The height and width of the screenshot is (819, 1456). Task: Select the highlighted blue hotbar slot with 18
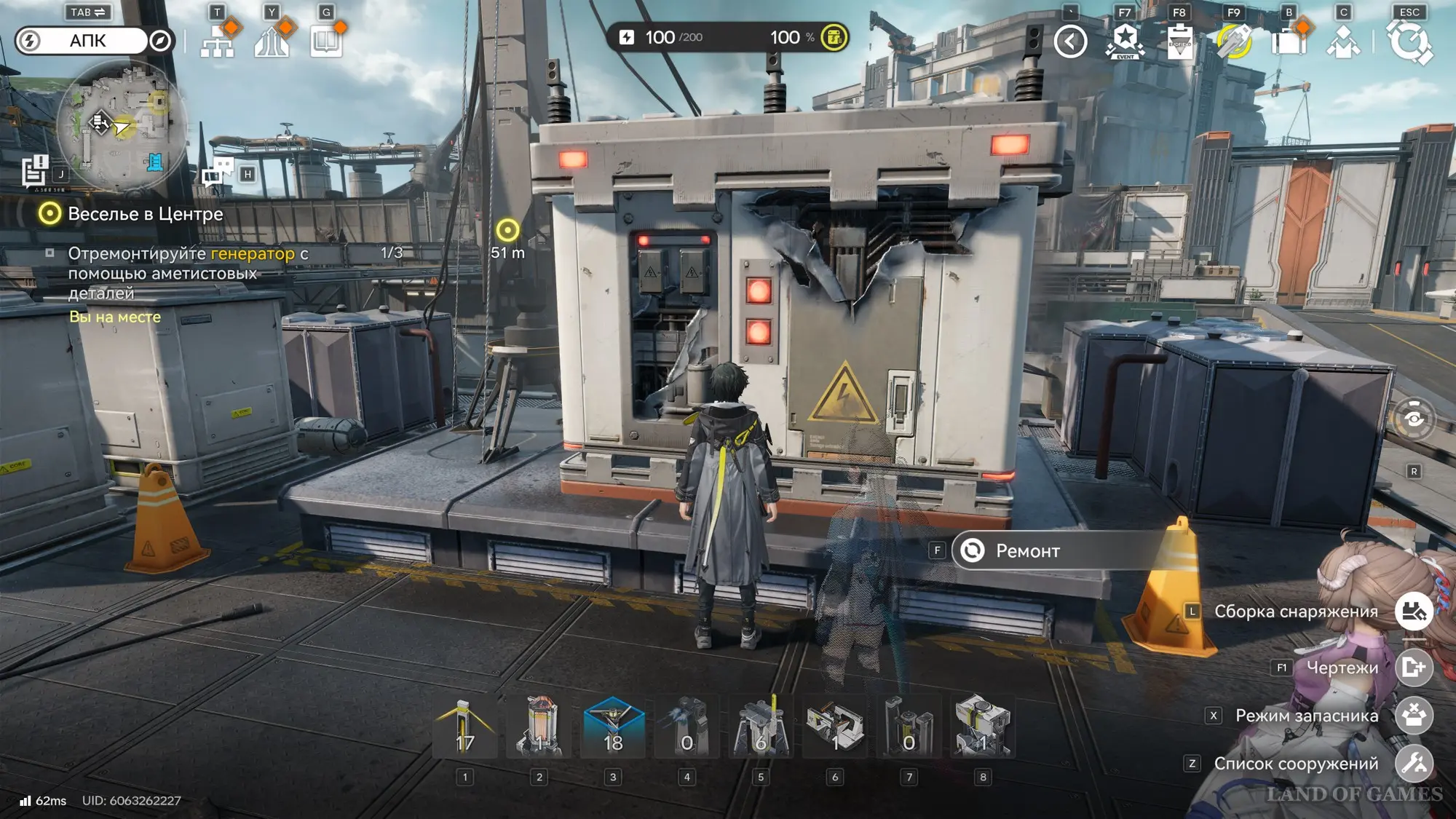coord(613,727)
